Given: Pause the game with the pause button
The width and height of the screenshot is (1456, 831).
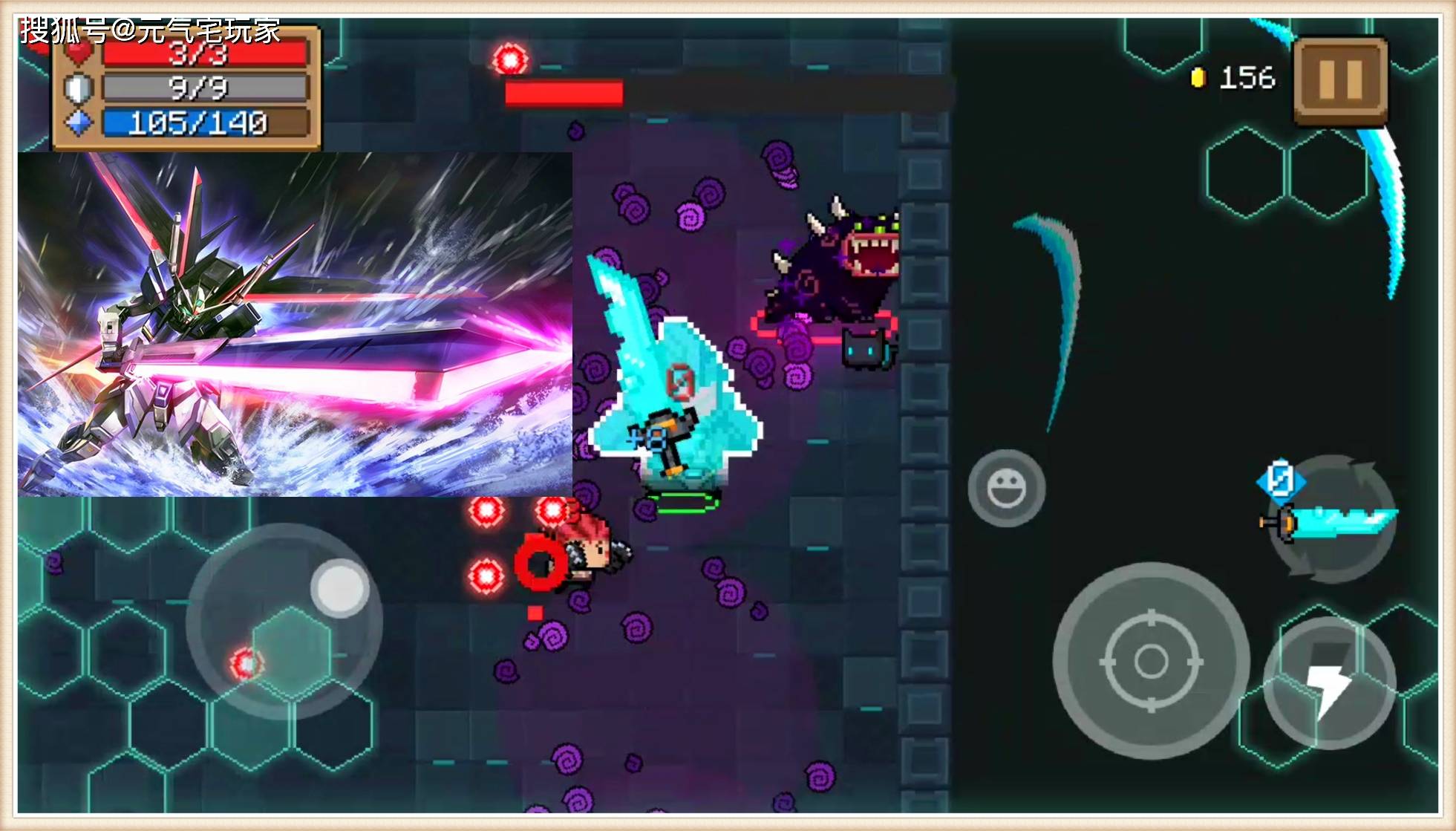Looking at the screenshot, I should [x=1340, y=79].
